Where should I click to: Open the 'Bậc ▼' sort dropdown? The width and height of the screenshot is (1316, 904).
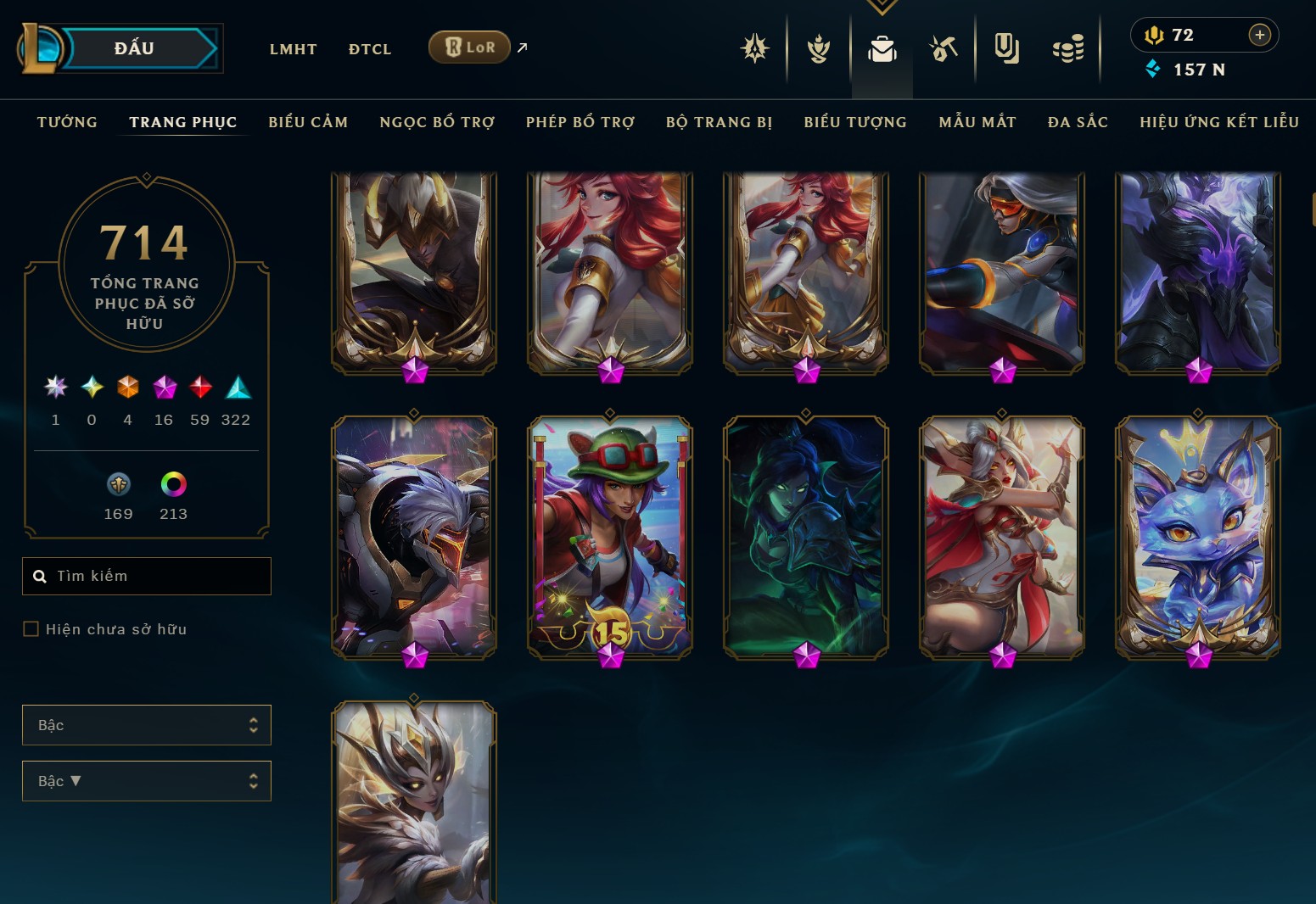pos(146,781)
